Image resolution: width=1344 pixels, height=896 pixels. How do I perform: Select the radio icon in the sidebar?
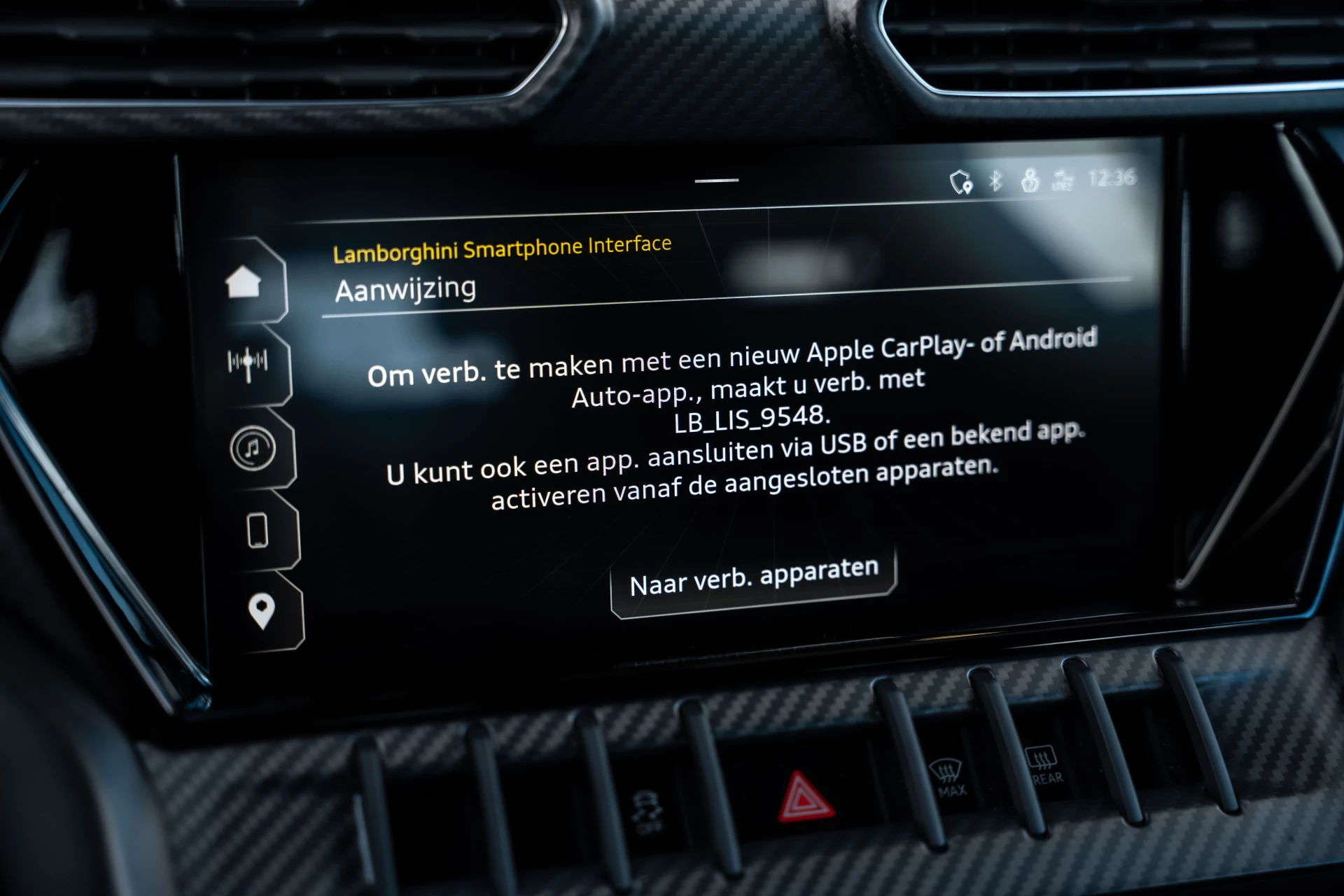247,362
